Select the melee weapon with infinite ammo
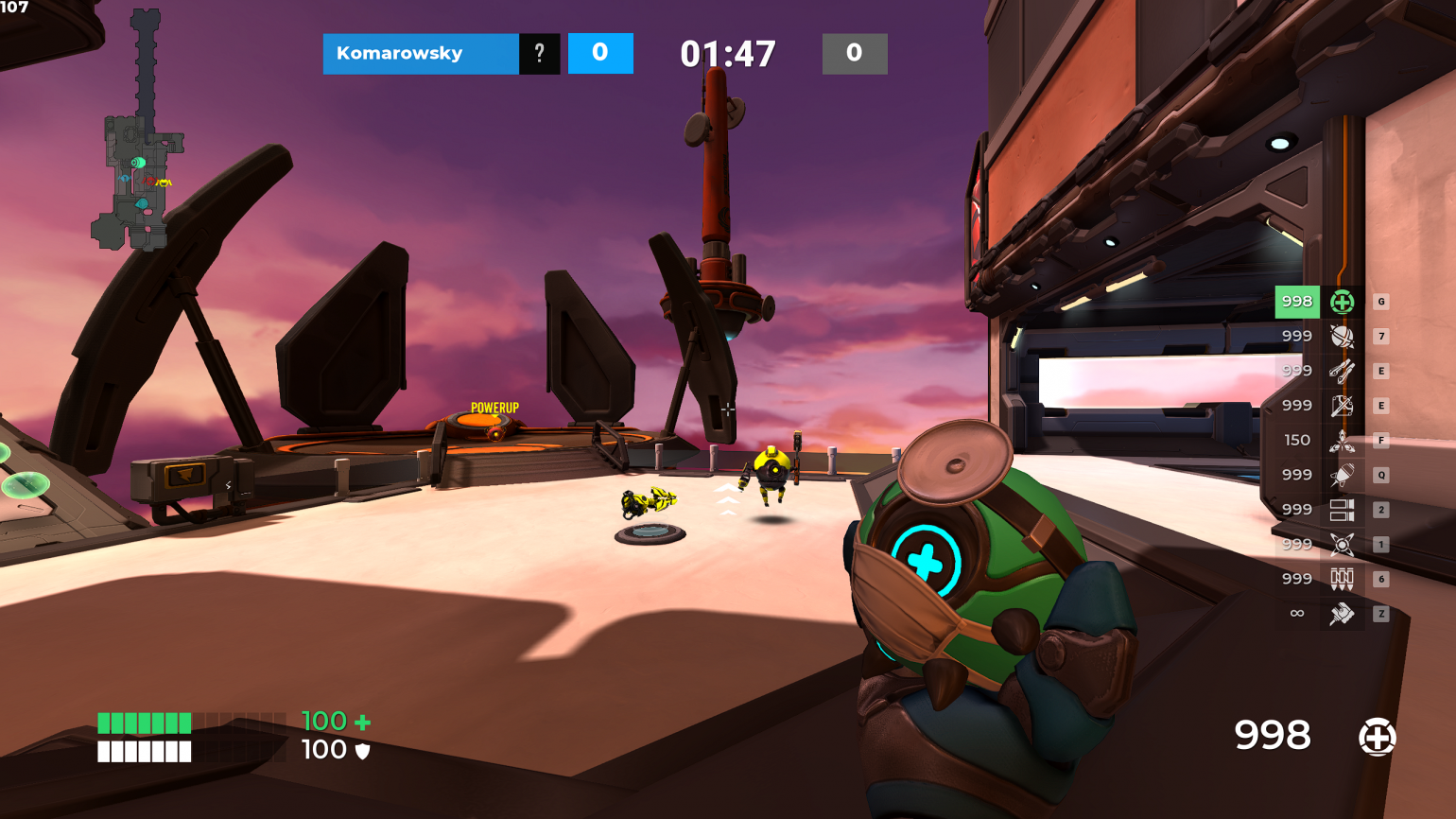 pyautogui.click(x=1342, y=614)
